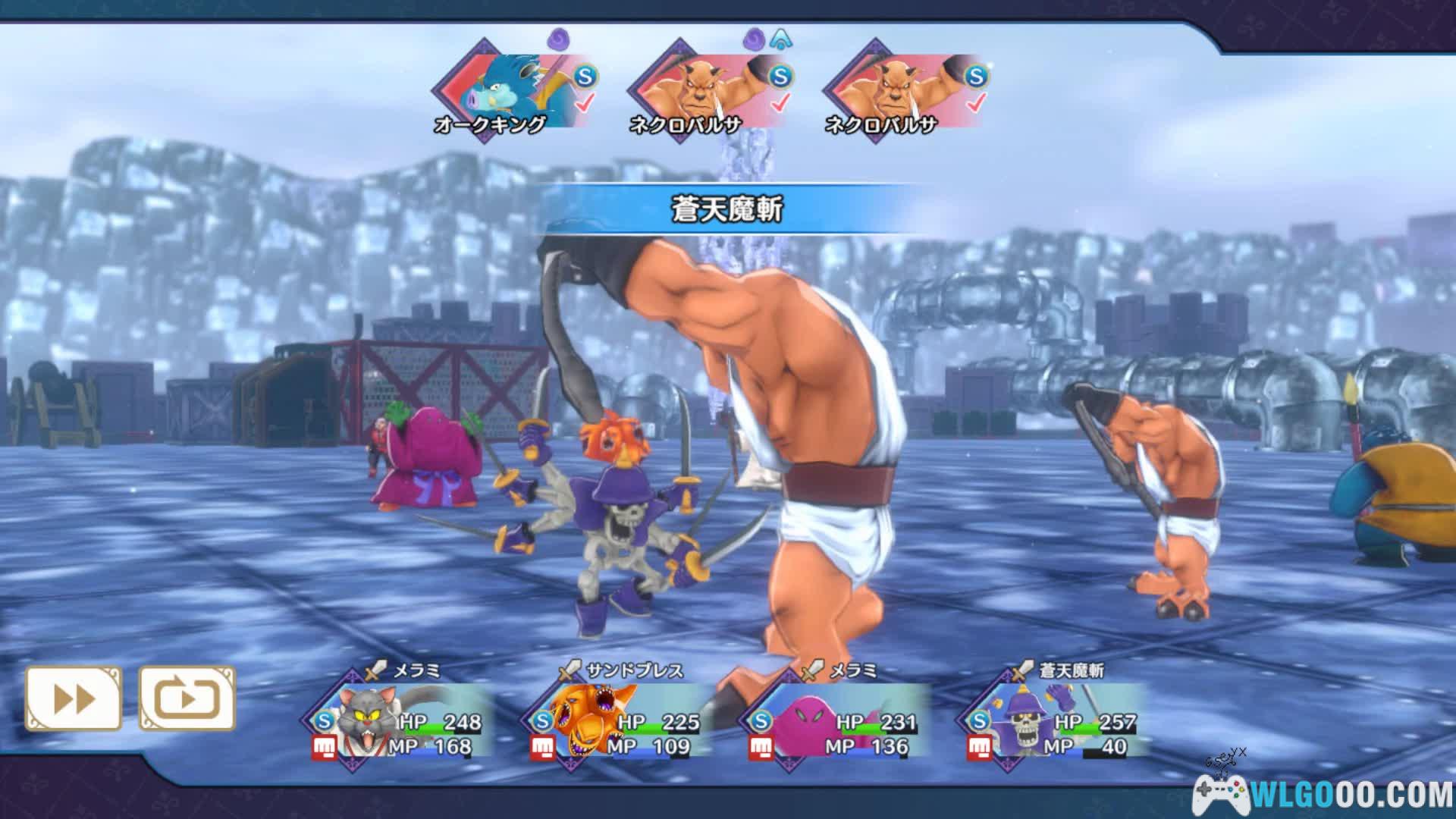Choose the orange monster using サンドブレス

point(618,720)
